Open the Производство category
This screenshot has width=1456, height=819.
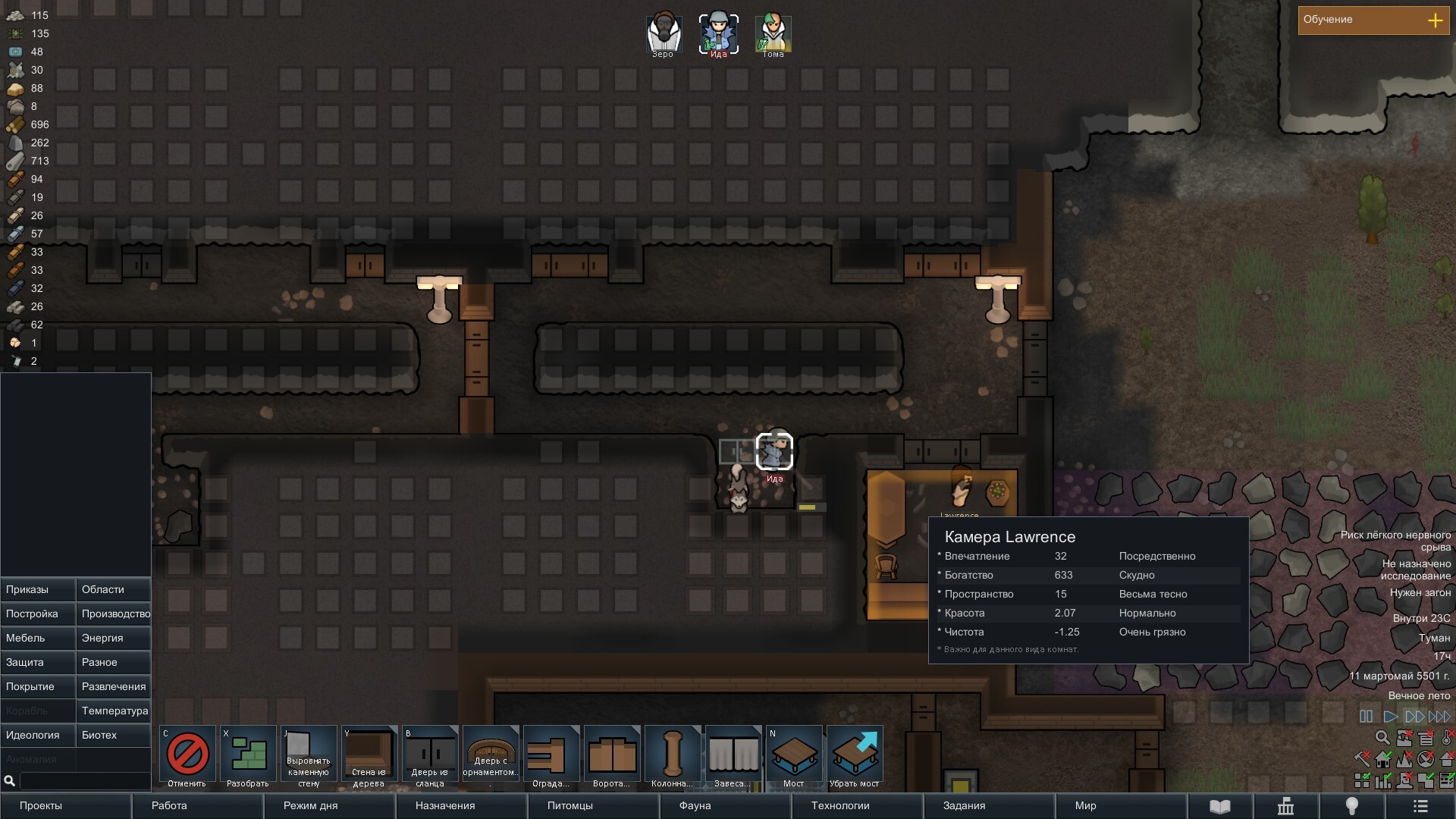[x=114, y=613]
